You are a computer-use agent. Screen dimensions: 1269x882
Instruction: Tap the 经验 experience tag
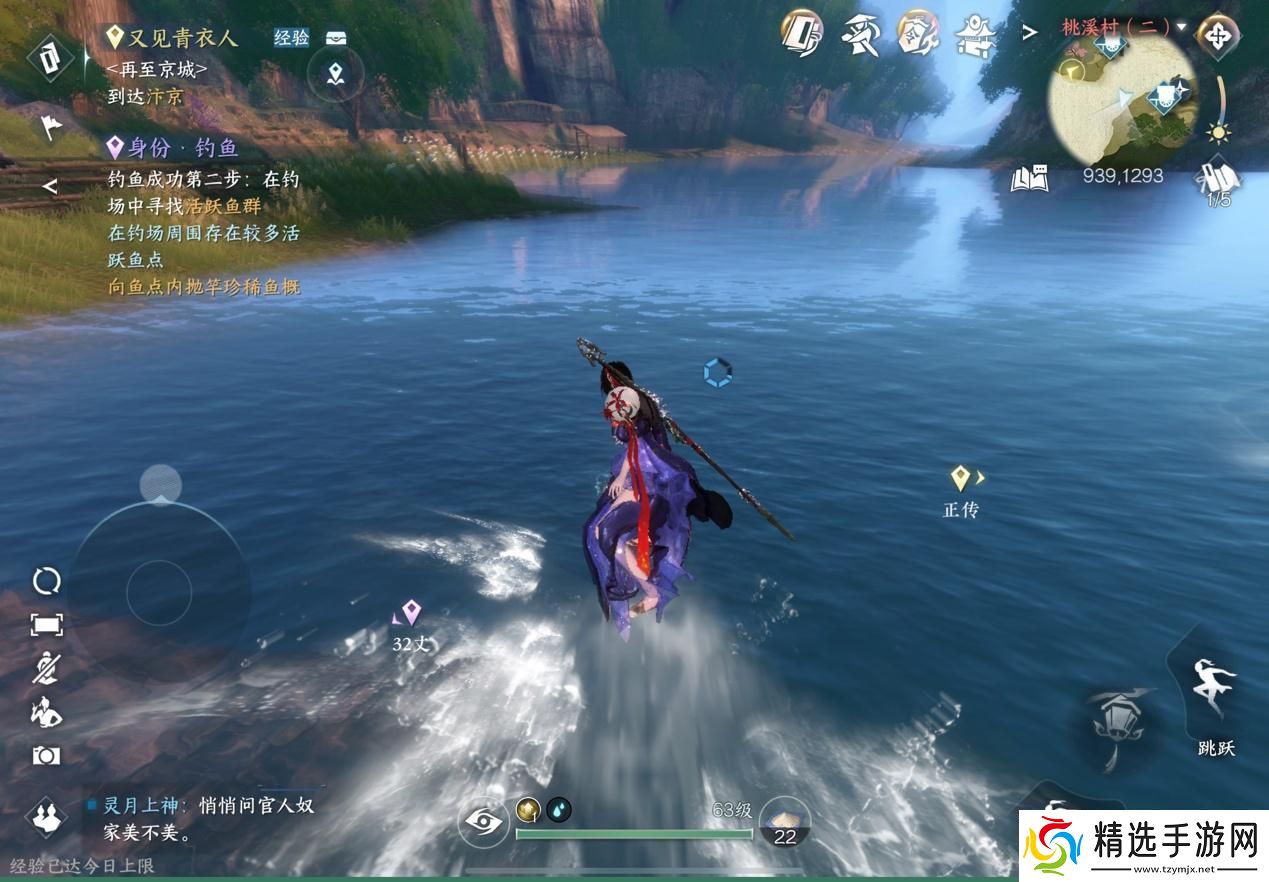click(x=291, y=38)
